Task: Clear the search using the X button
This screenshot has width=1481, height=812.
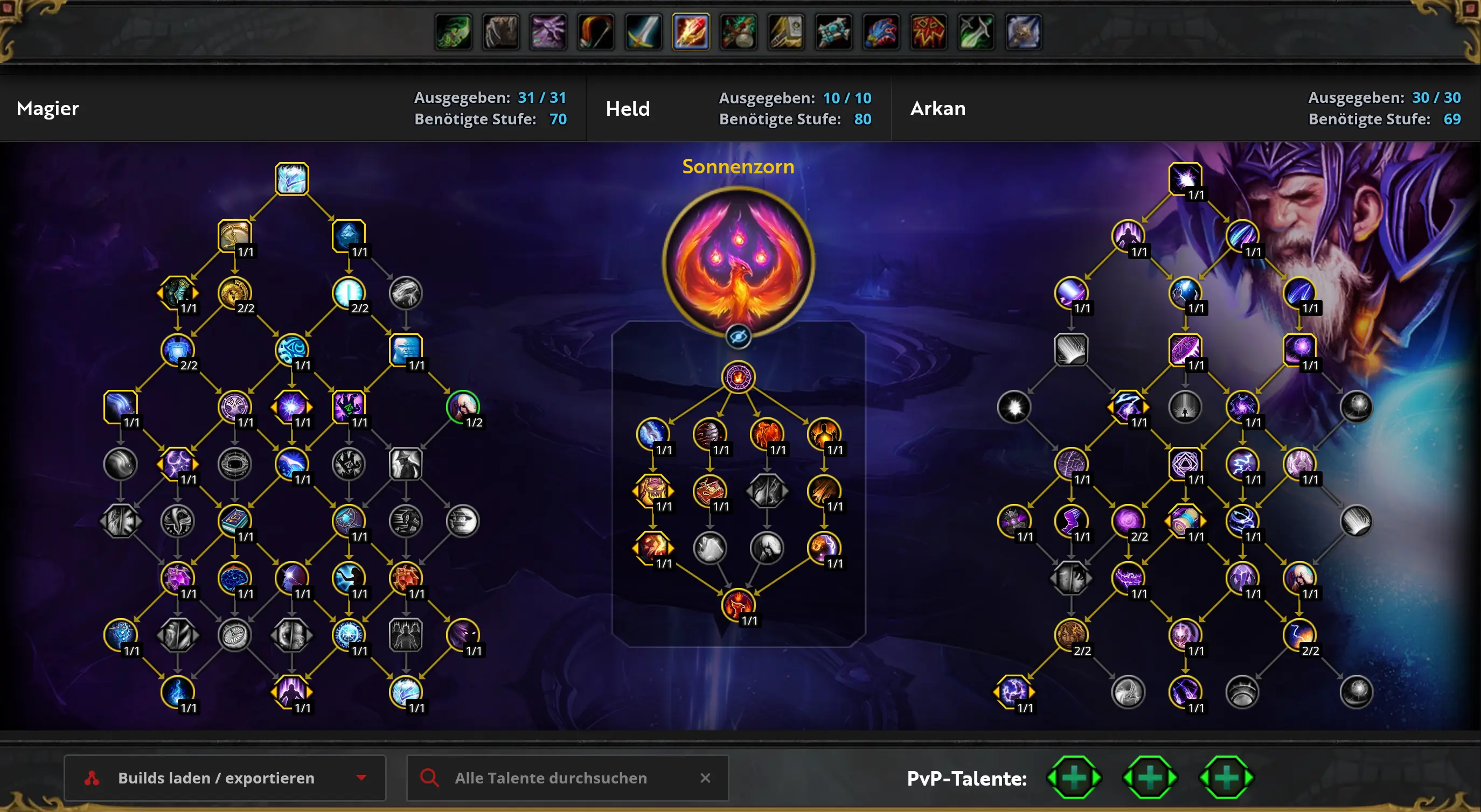Action: tap(706, 778)
